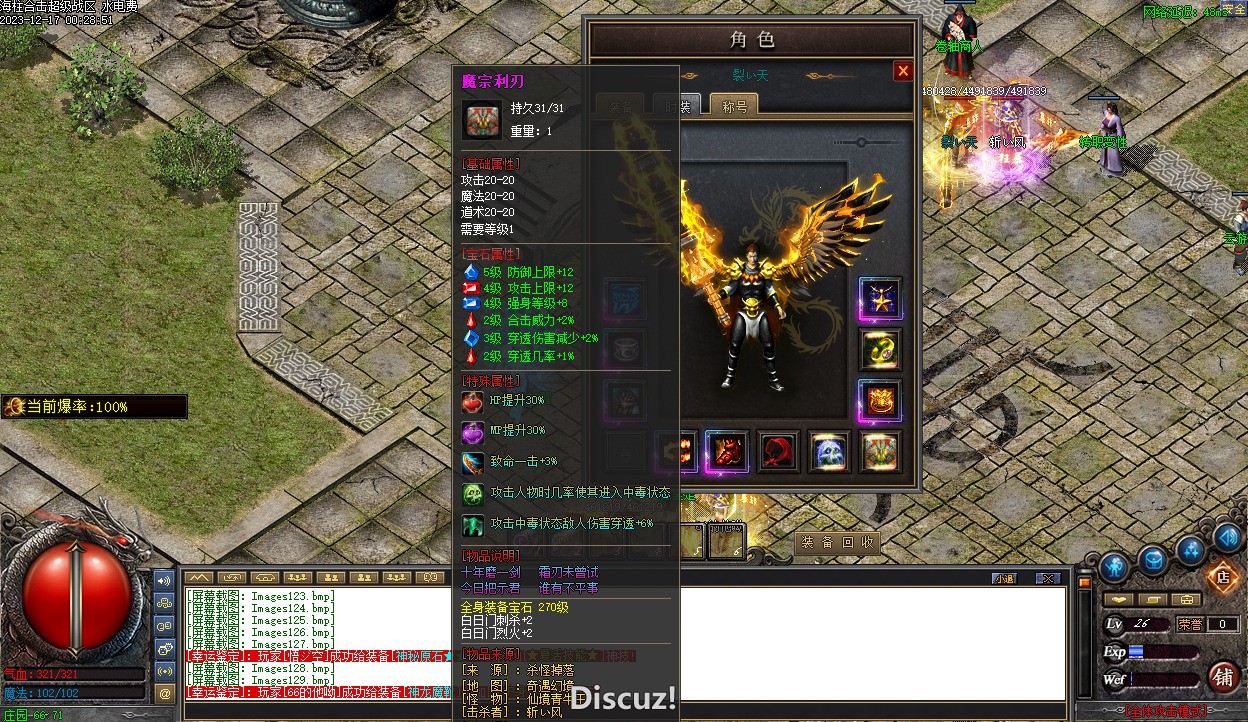Screen dimensions: 1248x722
Task: Switch to the 称号 (title) tab
Action: point(734,106)
